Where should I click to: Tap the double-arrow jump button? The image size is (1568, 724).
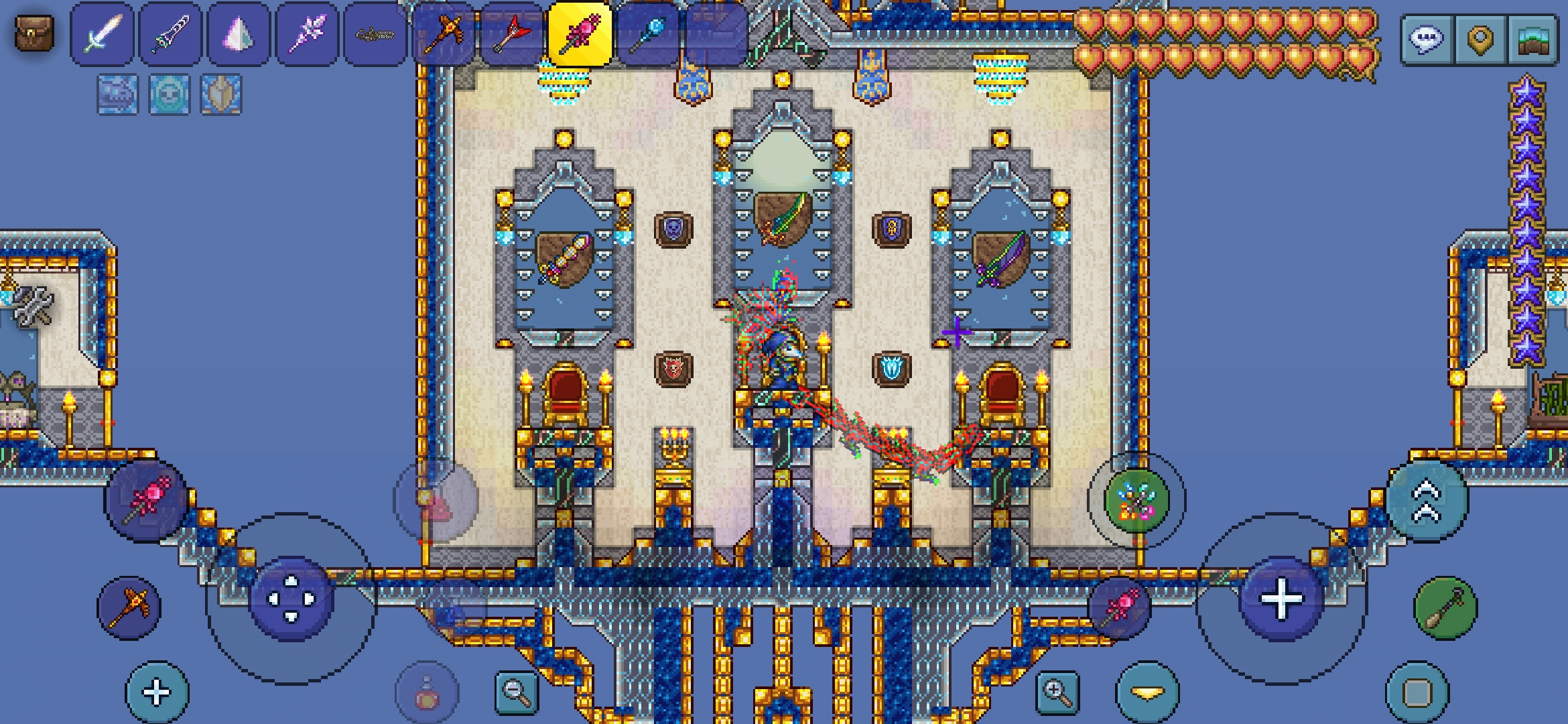1427,500
